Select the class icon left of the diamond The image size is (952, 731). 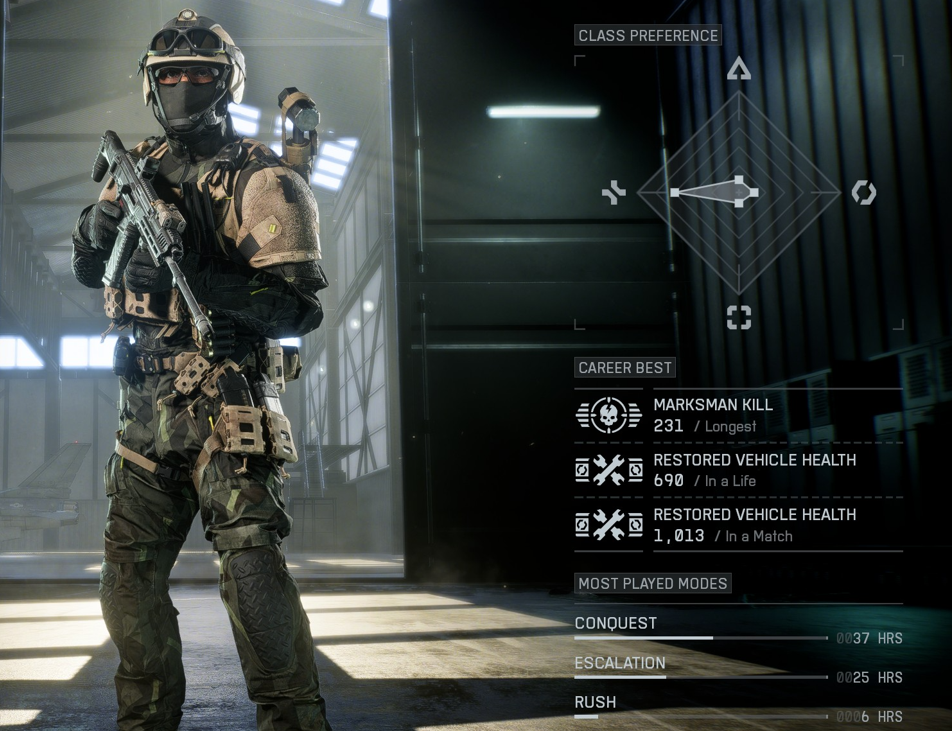click(x=614, y=193)
